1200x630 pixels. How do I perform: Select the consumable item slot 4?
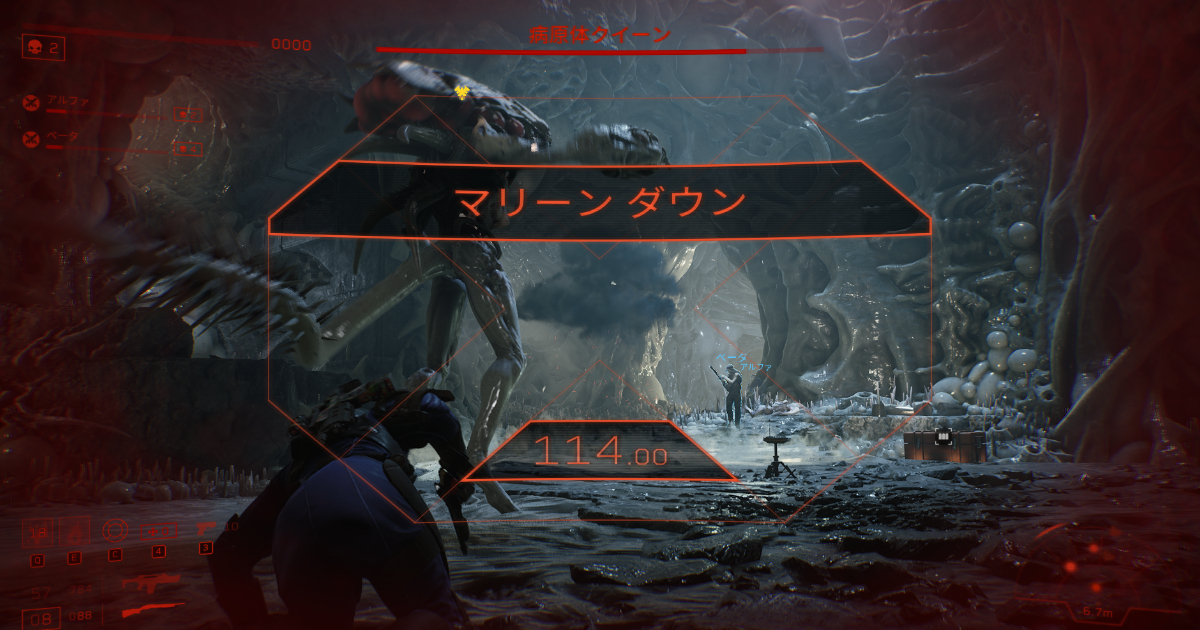click(x=158, y=531)
